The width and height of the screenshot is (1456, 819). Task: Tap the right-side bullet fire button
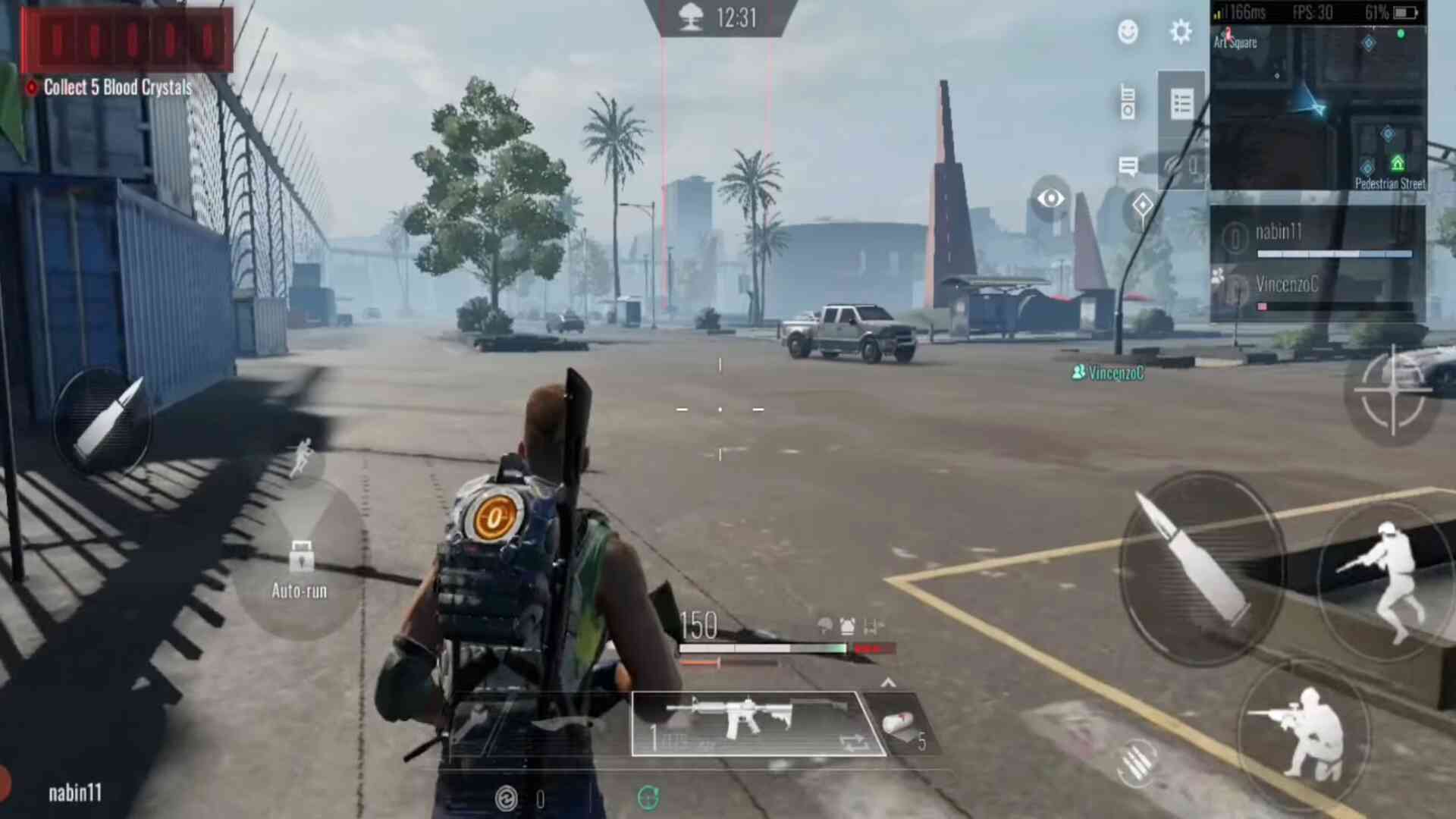coord(1200,569)
